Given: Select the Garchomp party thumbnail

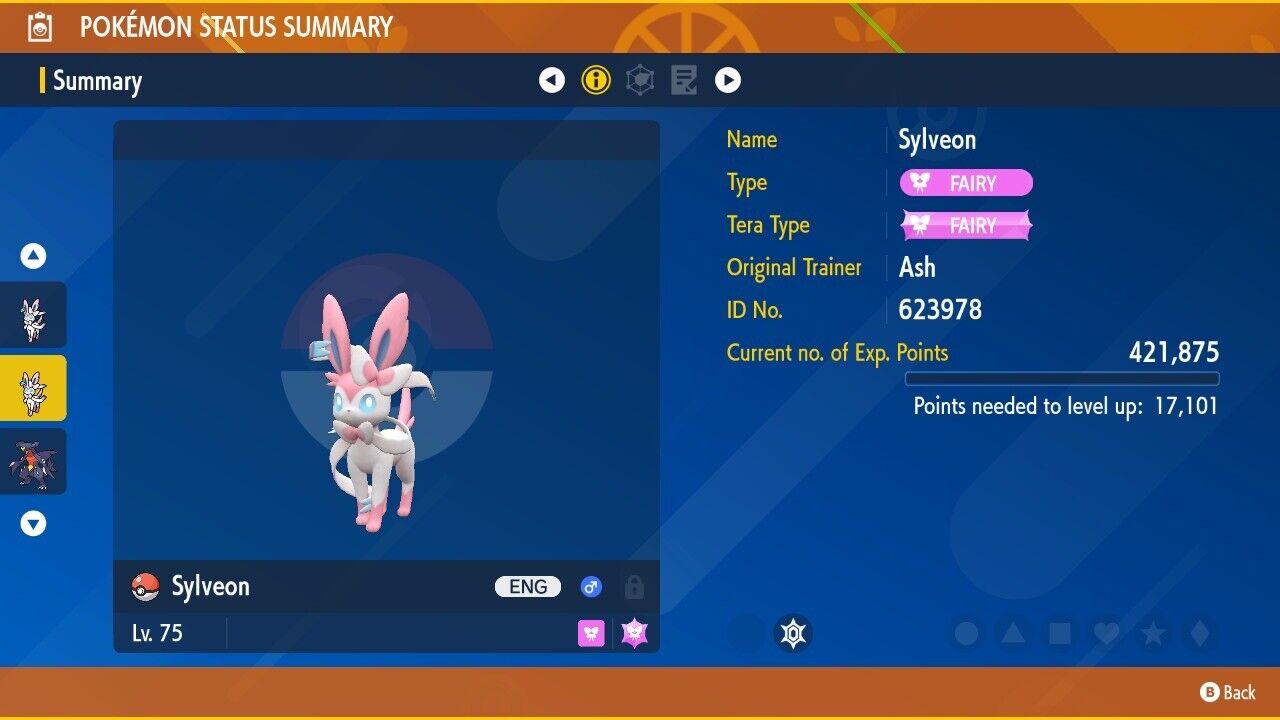Looking at the screenshot, I should pos(33,462).
